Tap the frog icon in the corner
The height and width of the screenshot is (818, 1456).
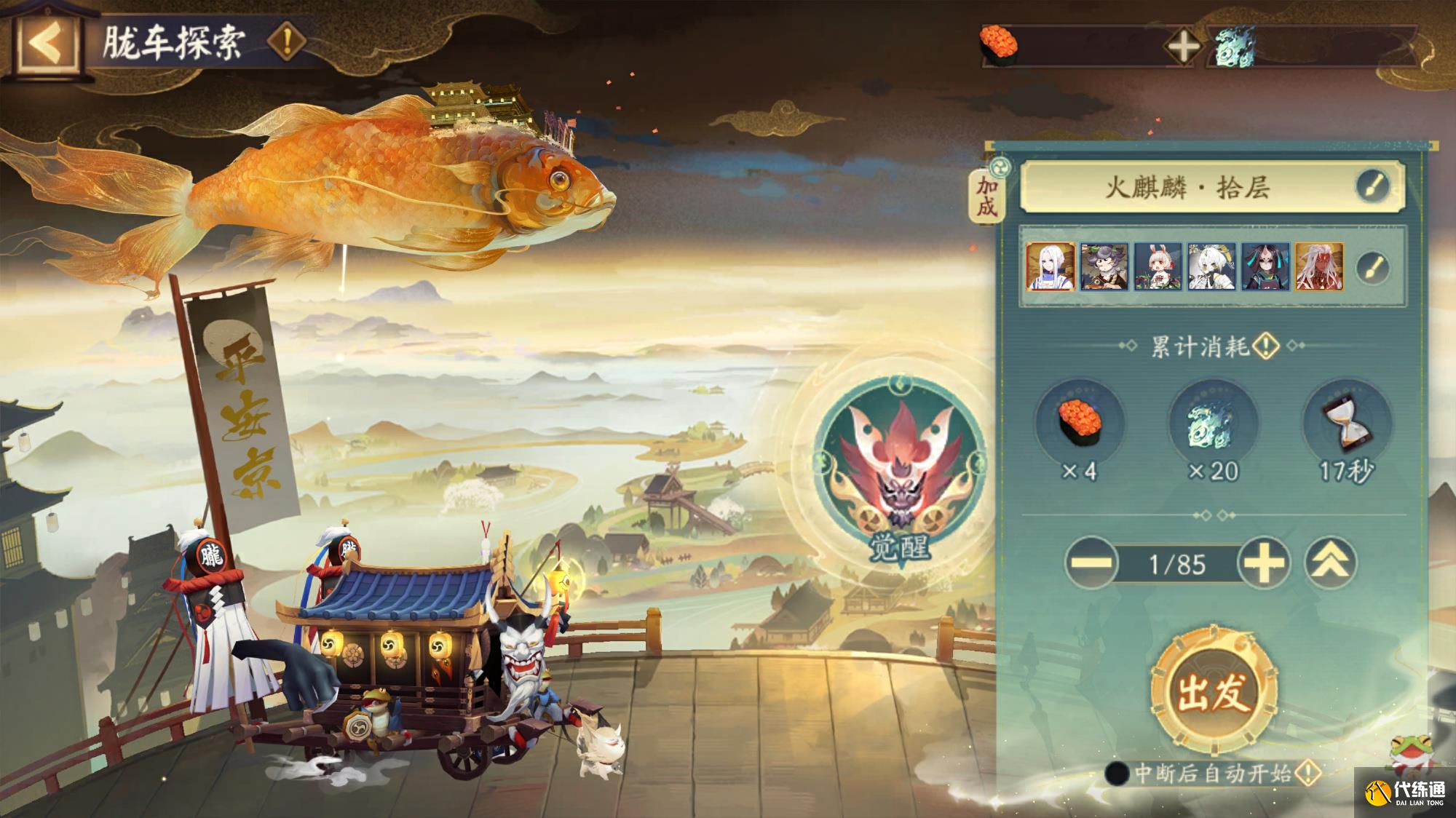coord(1406,753)
